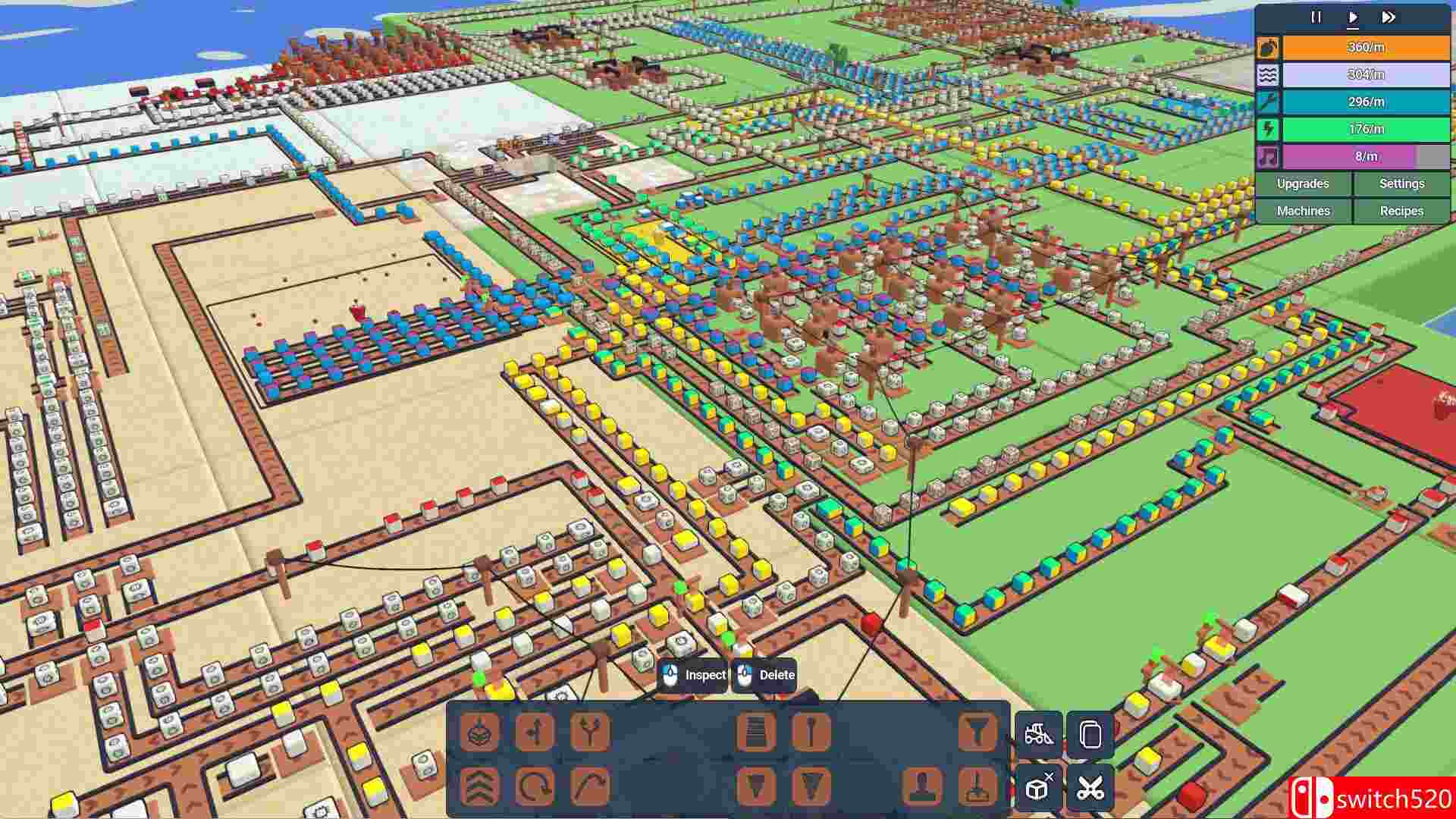Pause the simulation
Screen dimensions: 1456x819
pyautogui.click(x=1317, y=17)
